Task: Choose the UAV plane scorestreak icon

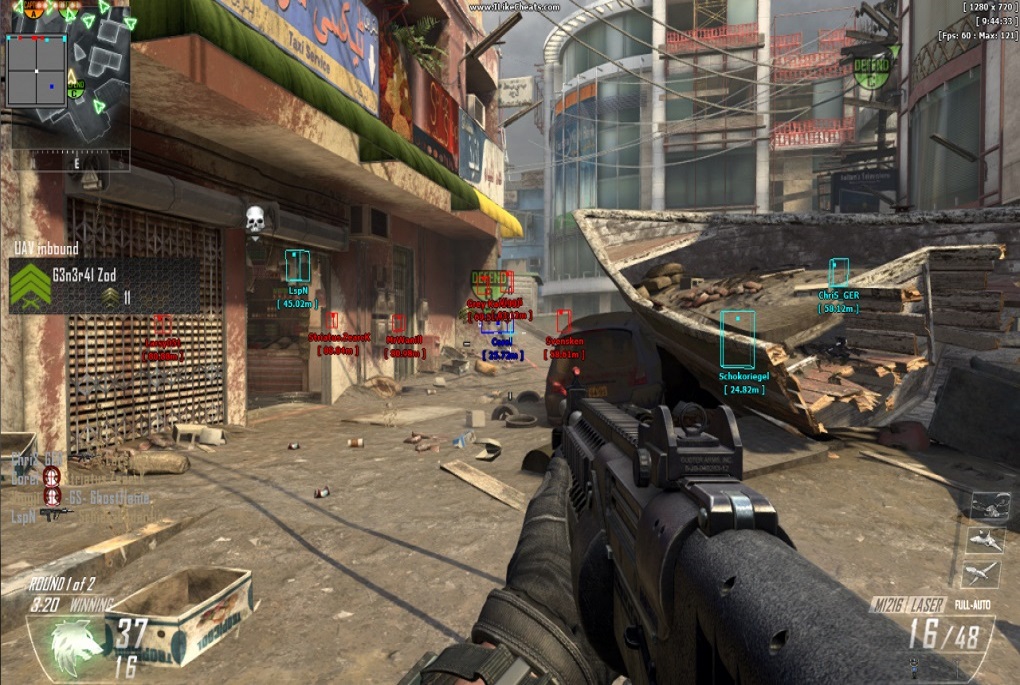Action: click(x=983, y=573)
